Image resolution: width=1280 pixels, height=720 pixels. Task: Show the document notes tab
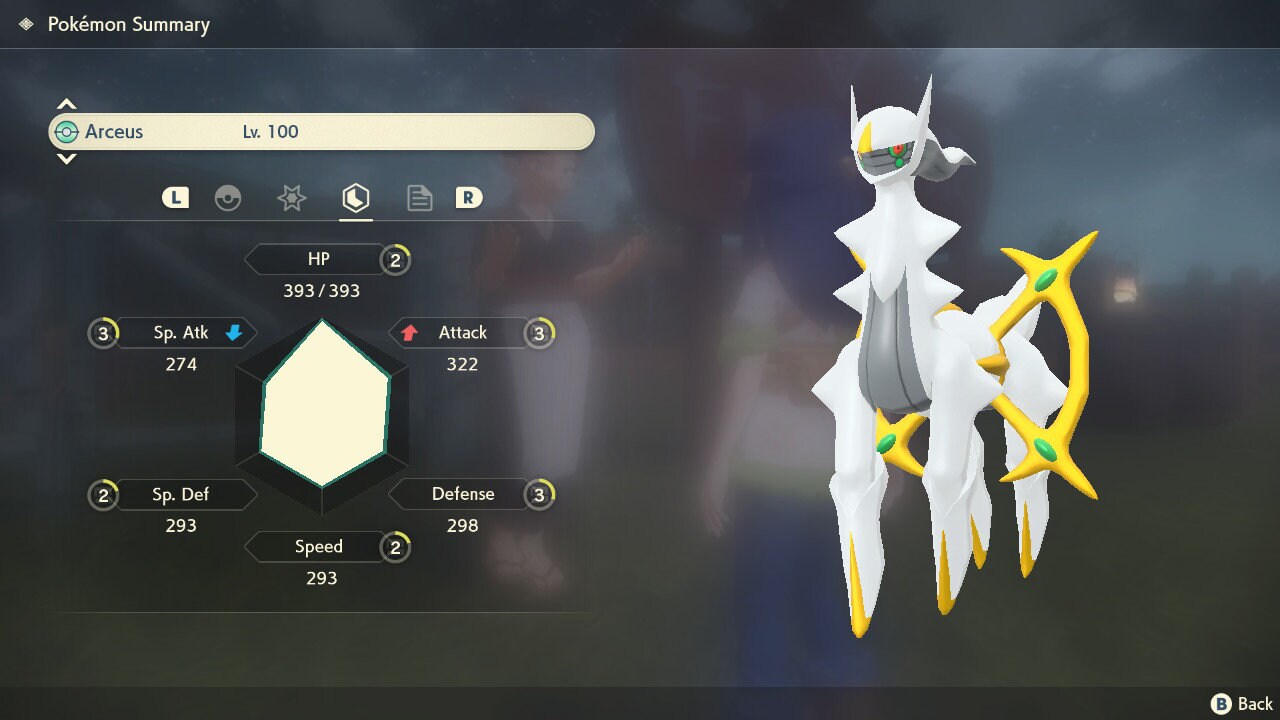point(419,198)
